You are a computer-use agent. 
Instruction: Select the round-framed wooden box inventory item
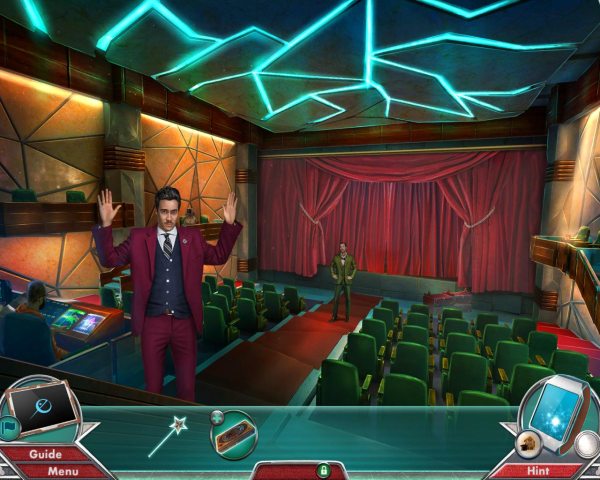233,434
